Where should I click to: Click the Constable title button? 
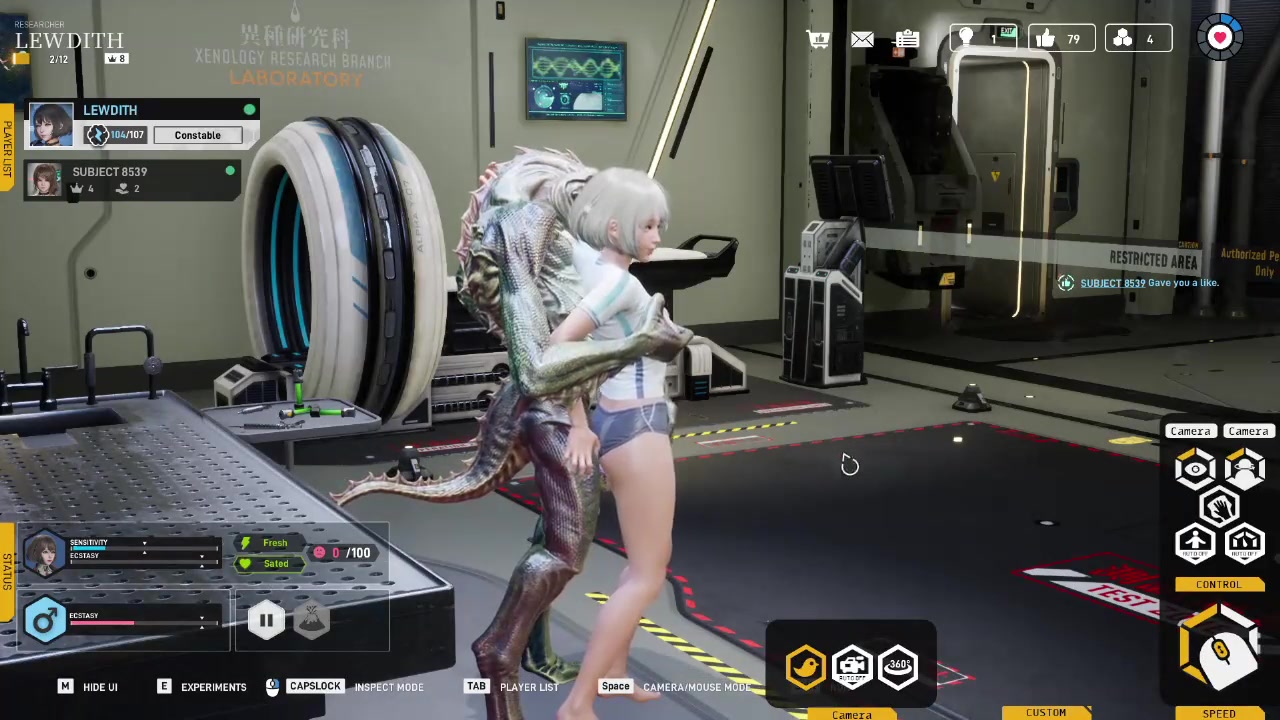(198, 135)
